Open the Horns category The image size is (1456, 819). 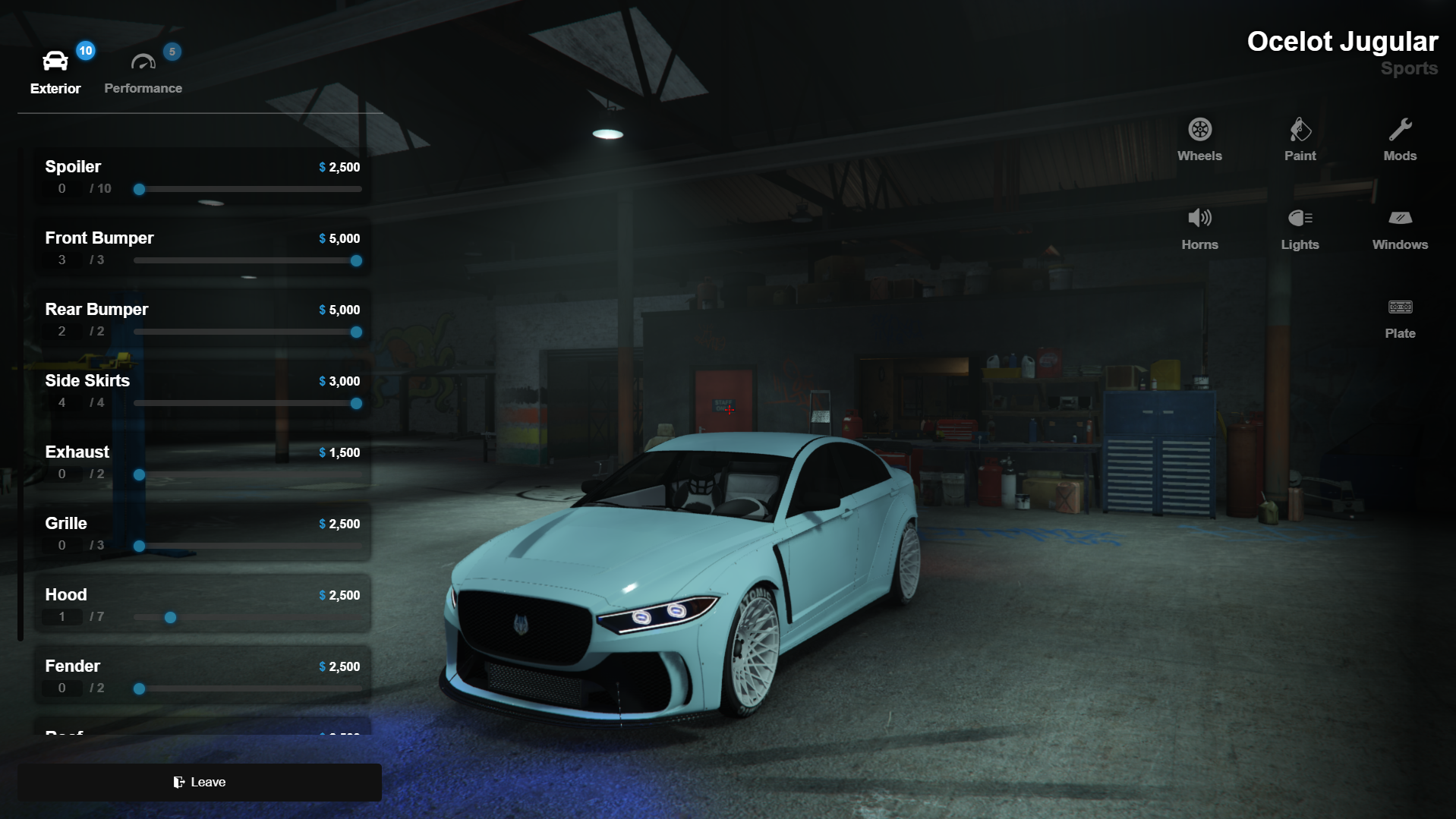point(1199,228)
